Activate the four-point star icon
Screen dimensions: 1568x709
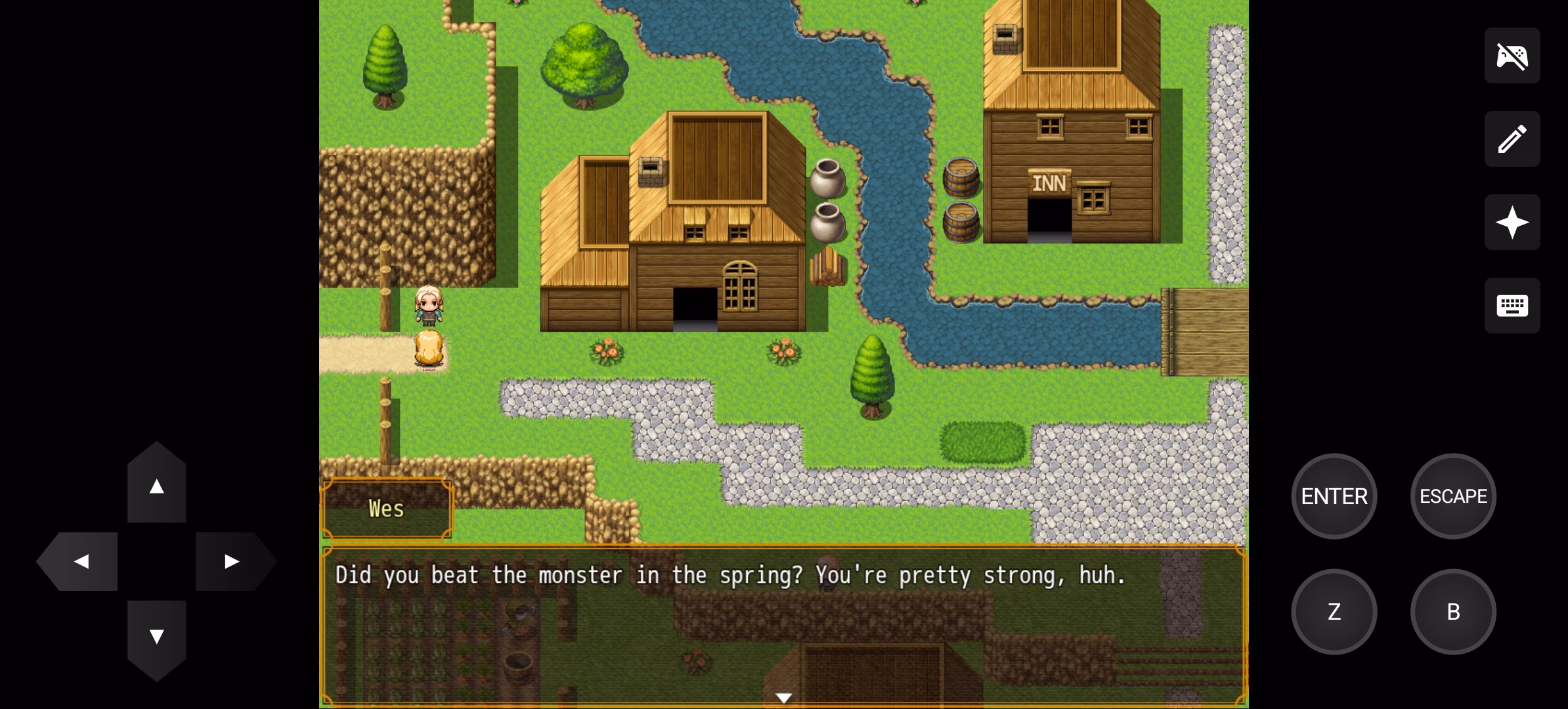click(x=1512, y=223)
